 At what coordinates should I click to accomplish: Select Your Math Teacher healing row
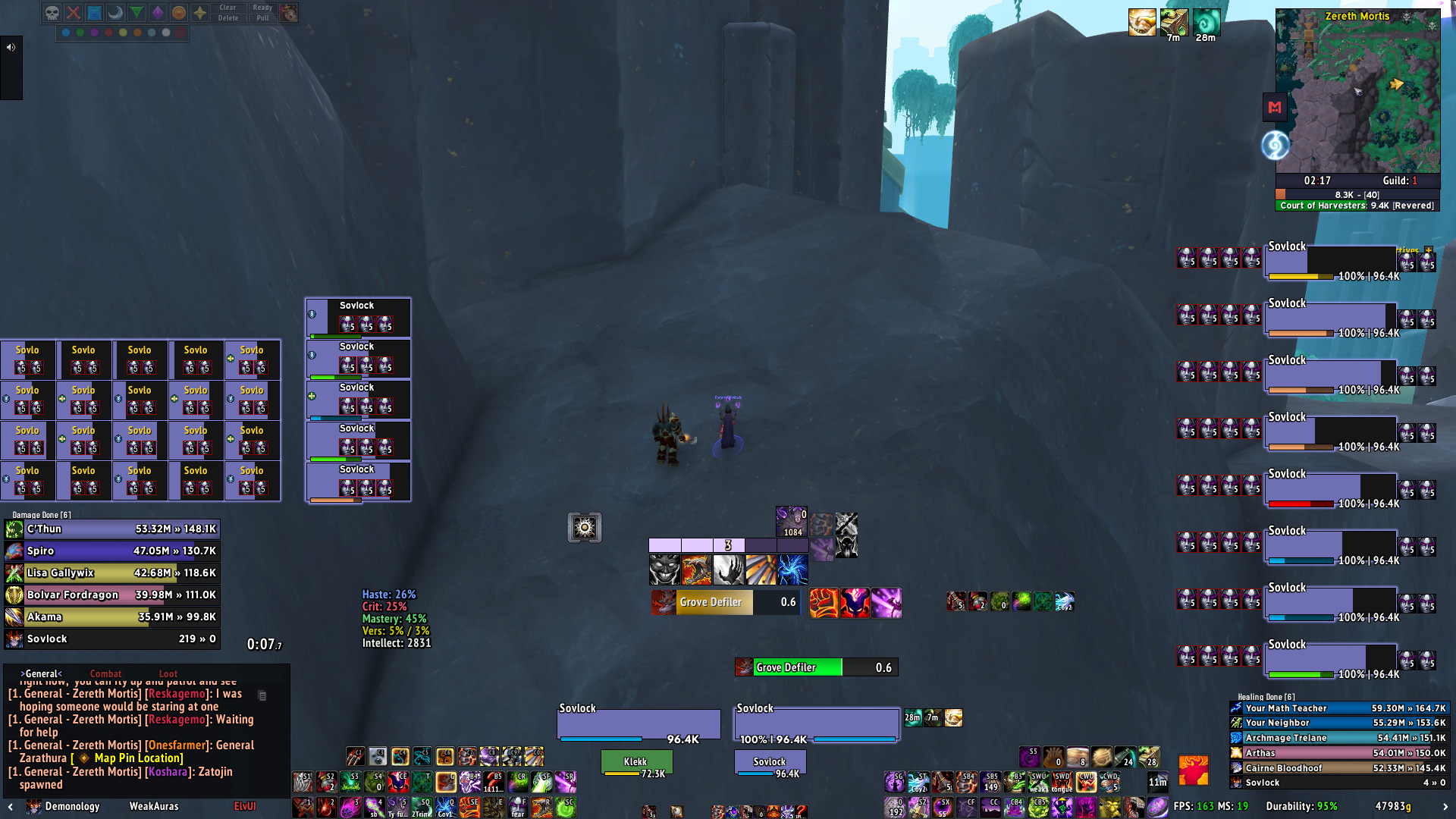[x=1338, y=708]
